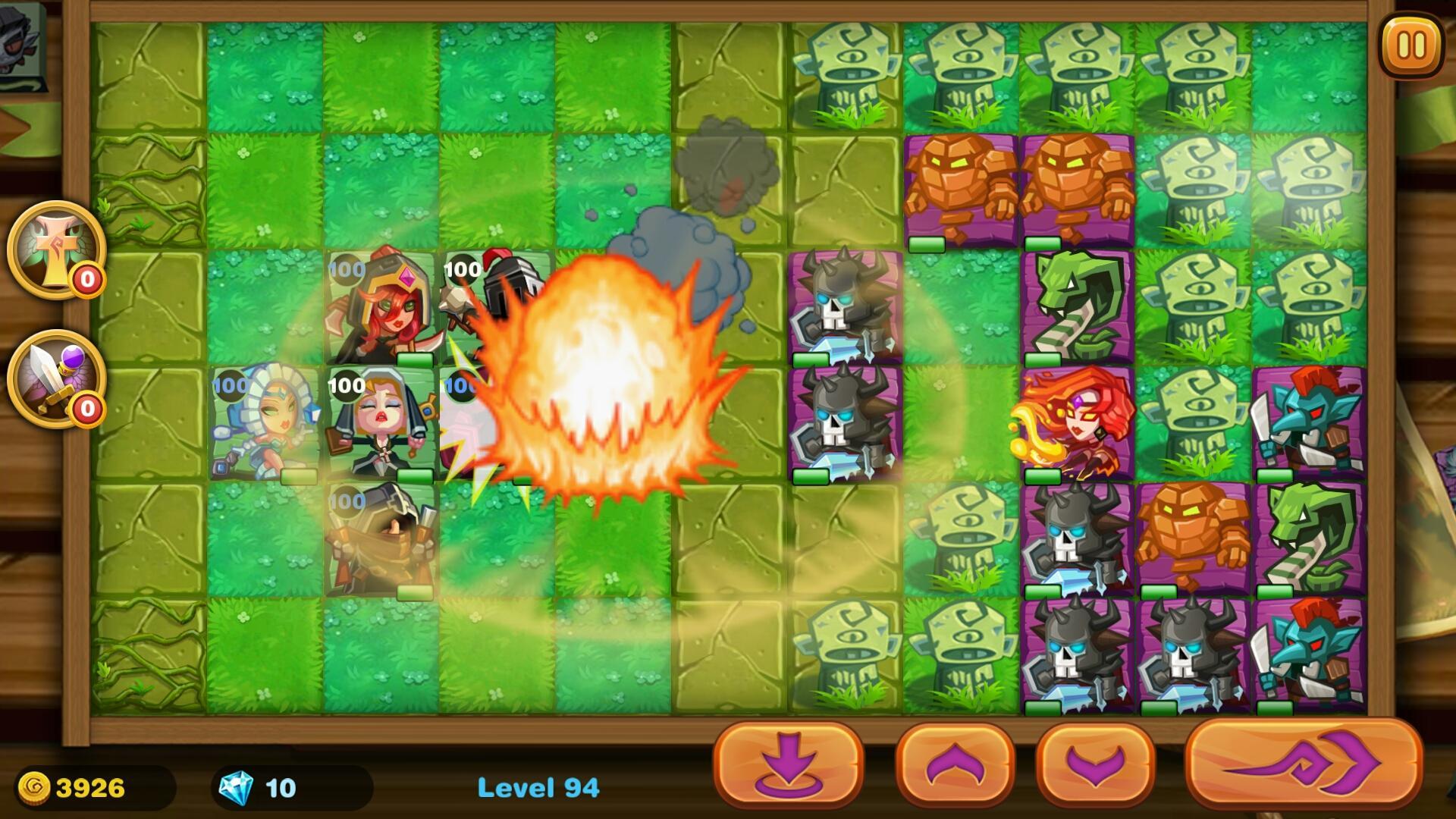Image resolution: width=1456 pixels, height=819 pixels.
Task: Tap the green serpent enemy unit
Action: coord(1077,303)
